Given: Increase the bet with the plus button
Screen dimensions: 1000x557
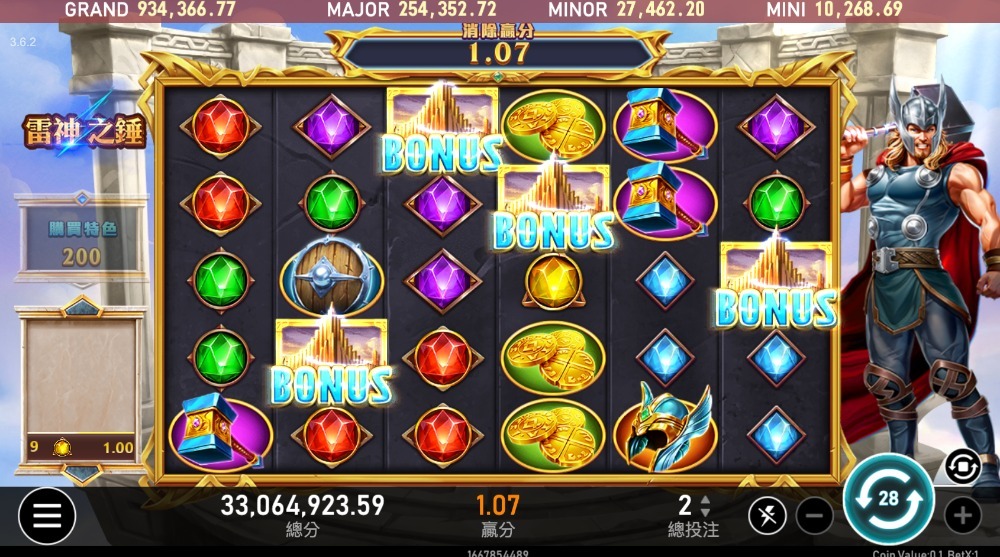Looking at the screenshot, I should pos(962,516).
